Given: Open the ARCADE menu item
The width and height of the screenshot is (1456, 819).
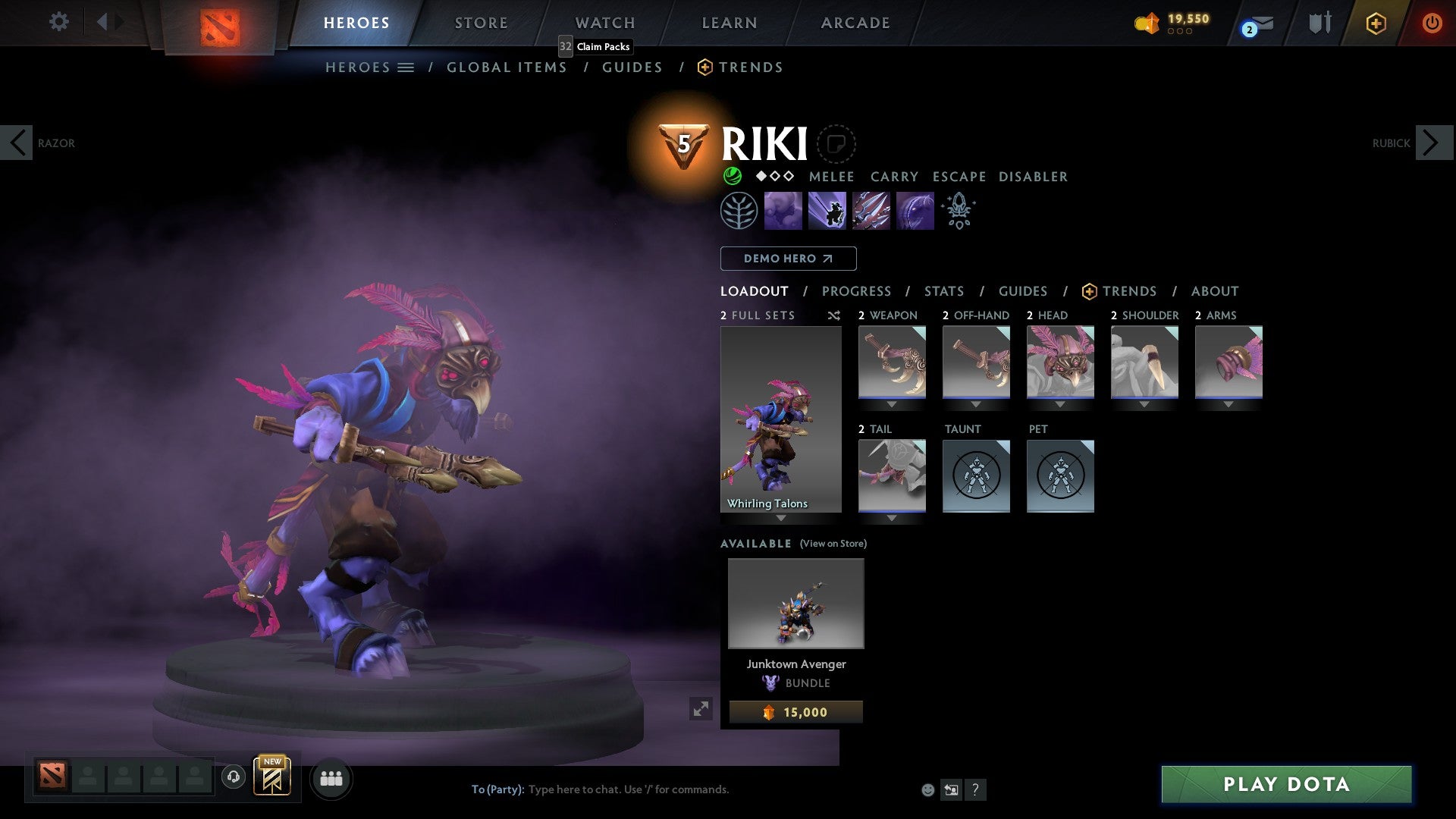Looking at the screenshot, I should (x=855, y=22).
